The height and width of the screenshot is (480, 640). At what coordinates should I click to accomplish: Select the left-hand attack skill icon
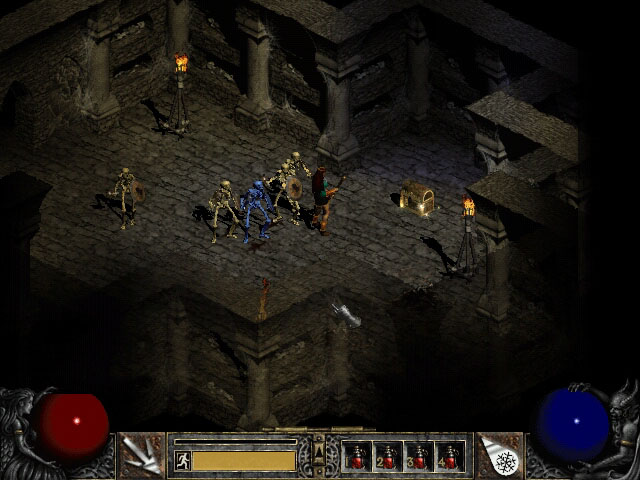[140, 455]
